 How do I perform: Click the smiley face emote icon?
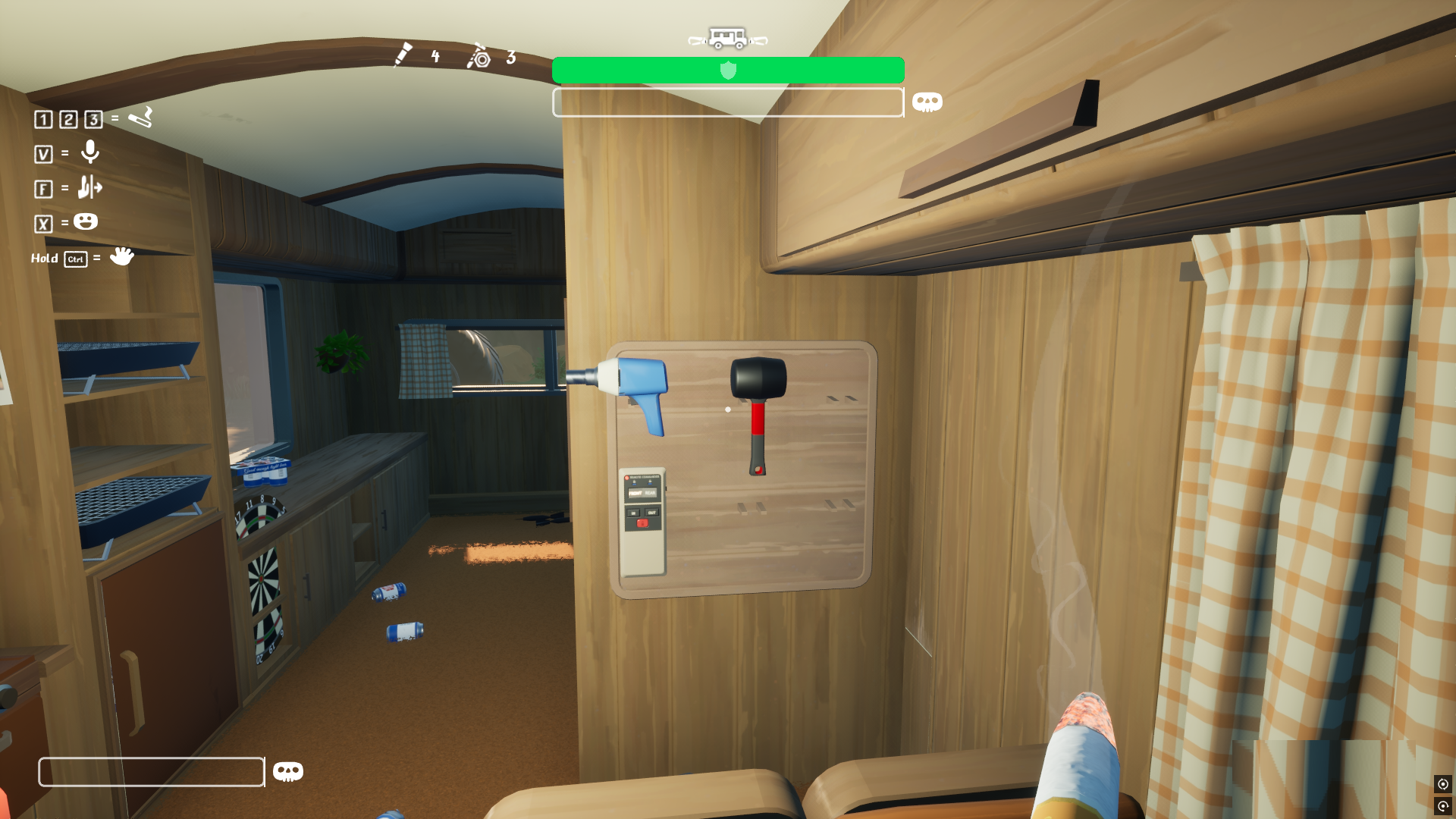pyautogui.click(x=86, y=221)
